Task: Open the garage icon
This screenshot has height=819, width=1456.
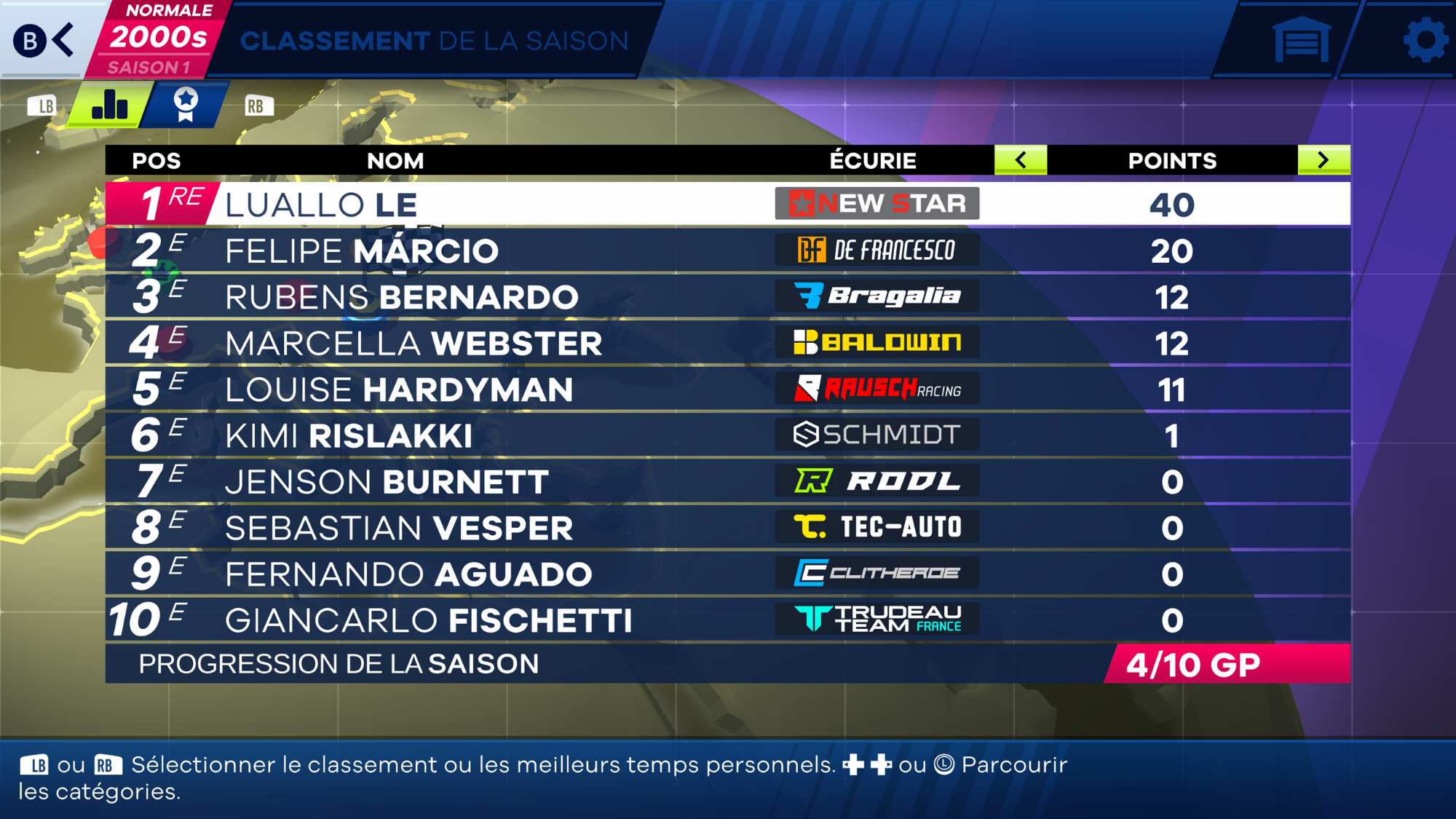Action: (x=1301, y=39)
